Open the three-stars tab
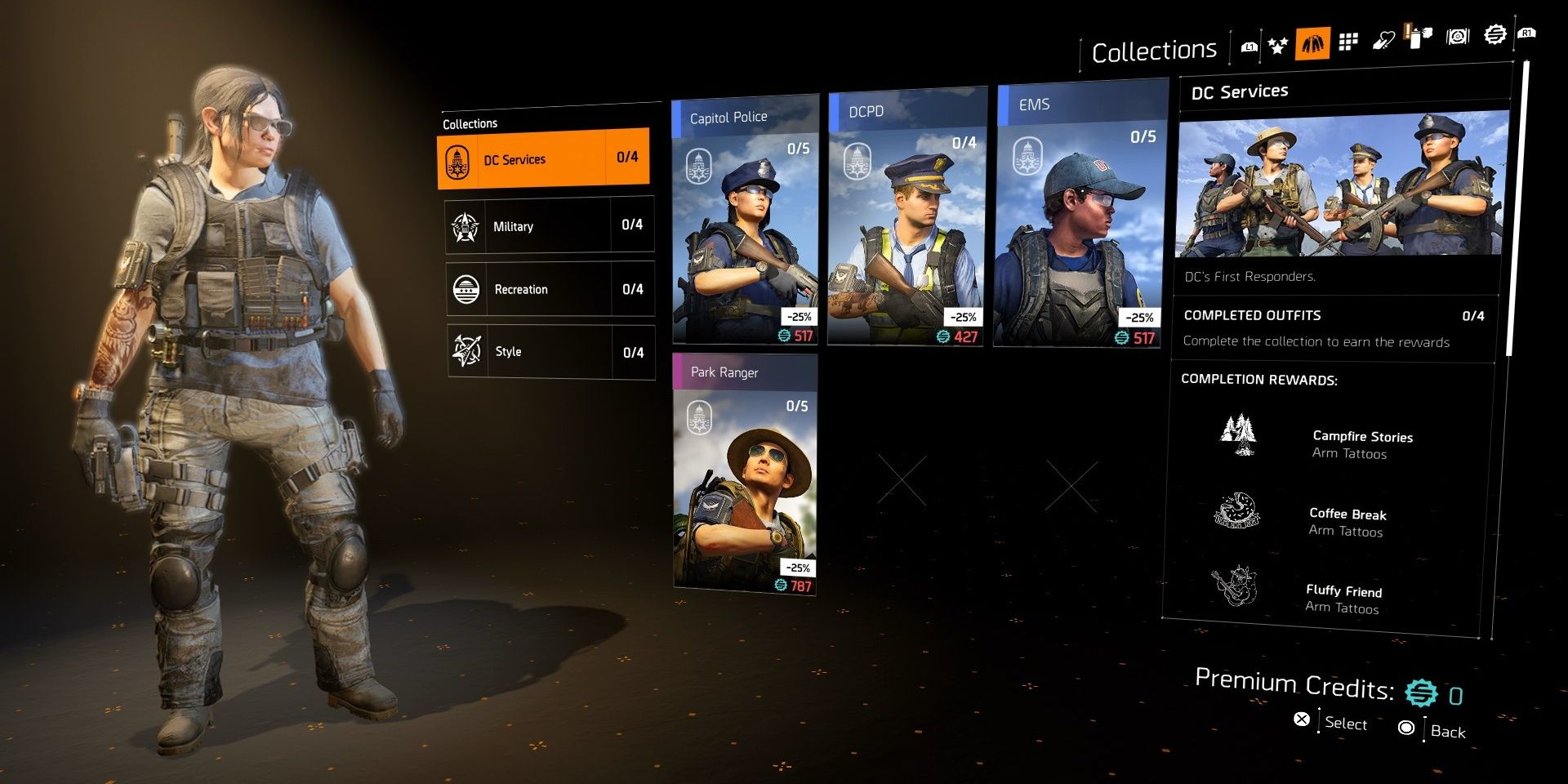This screenshot has height=784, width=1568. [1278, 45]
